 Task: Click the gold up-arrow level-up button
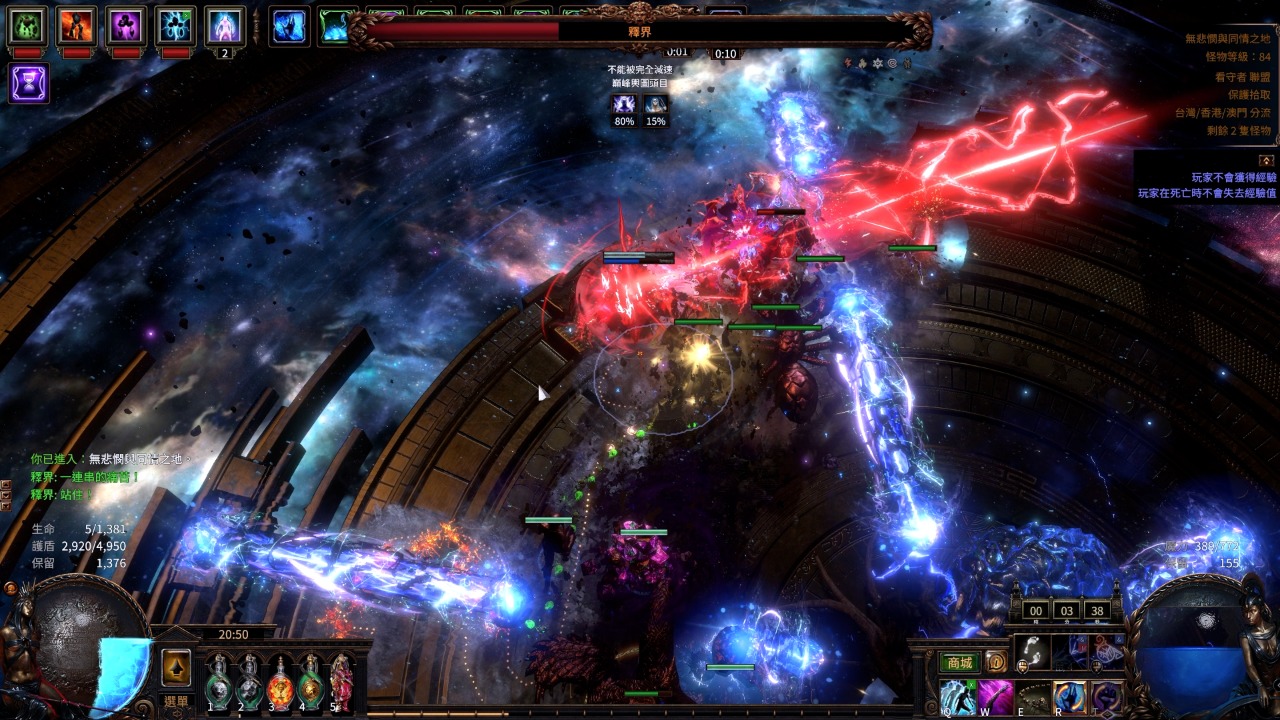click(176, 668)
